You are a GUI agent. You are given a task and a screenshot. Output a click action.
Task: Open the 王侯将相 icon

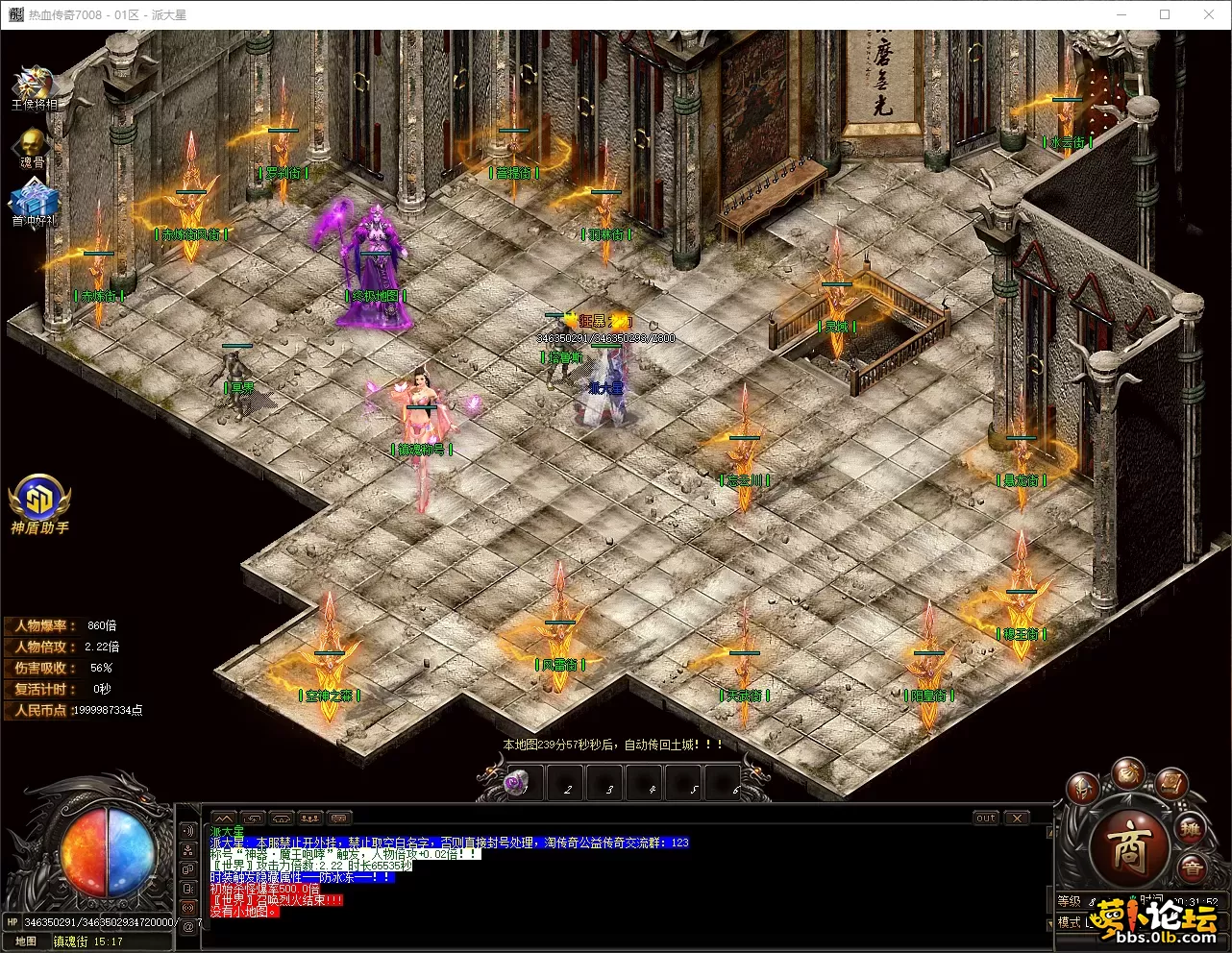pos(34,86)
